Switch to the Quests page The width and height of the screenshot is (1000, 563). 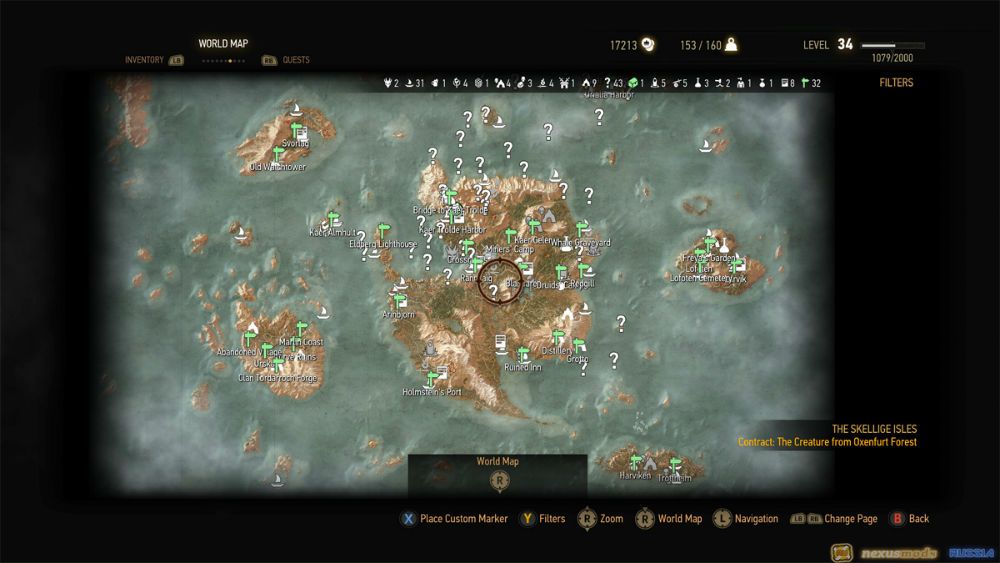pyautogui.click(x=295, y=60)
